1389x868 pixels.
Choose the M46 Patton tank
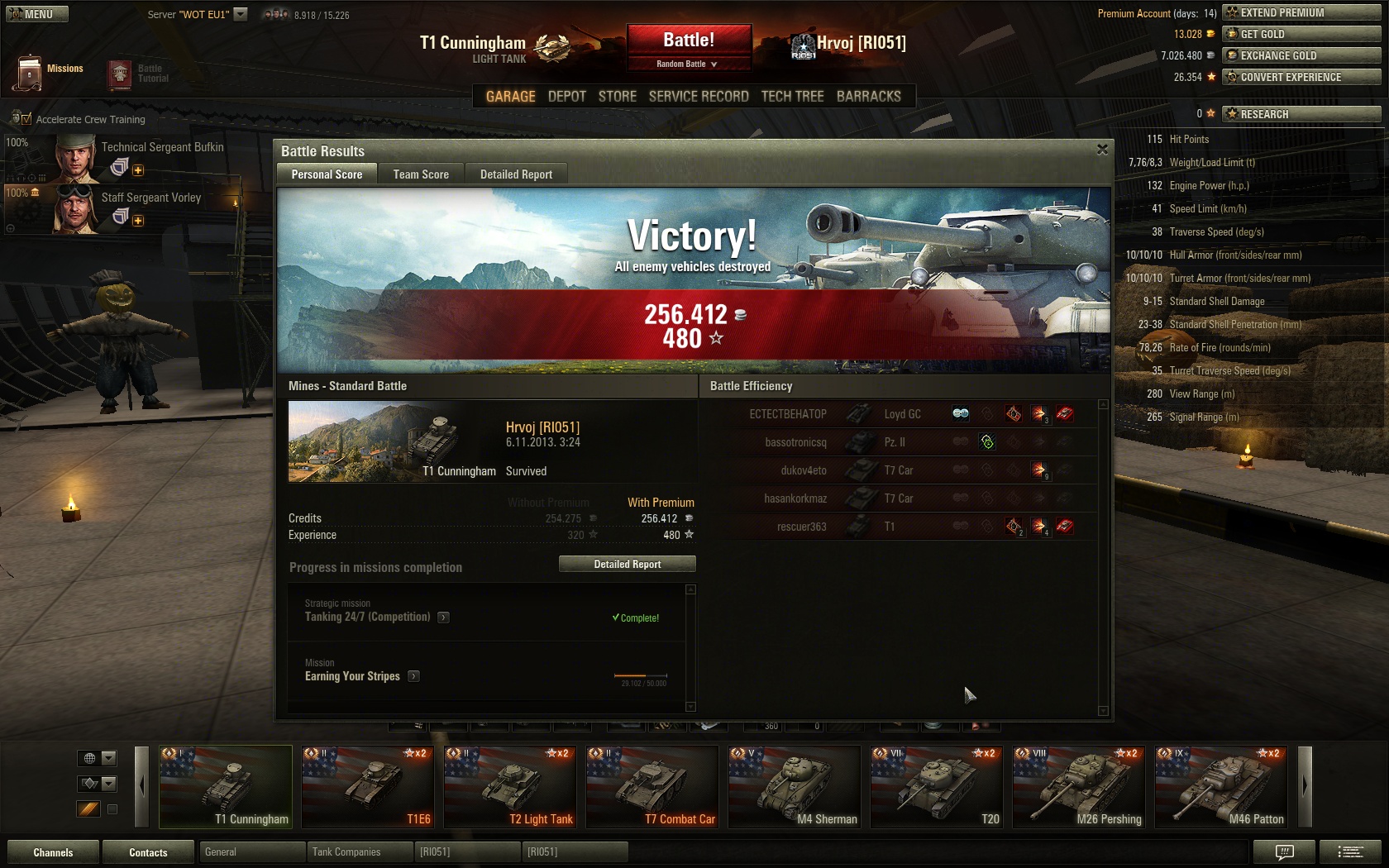1220,787
